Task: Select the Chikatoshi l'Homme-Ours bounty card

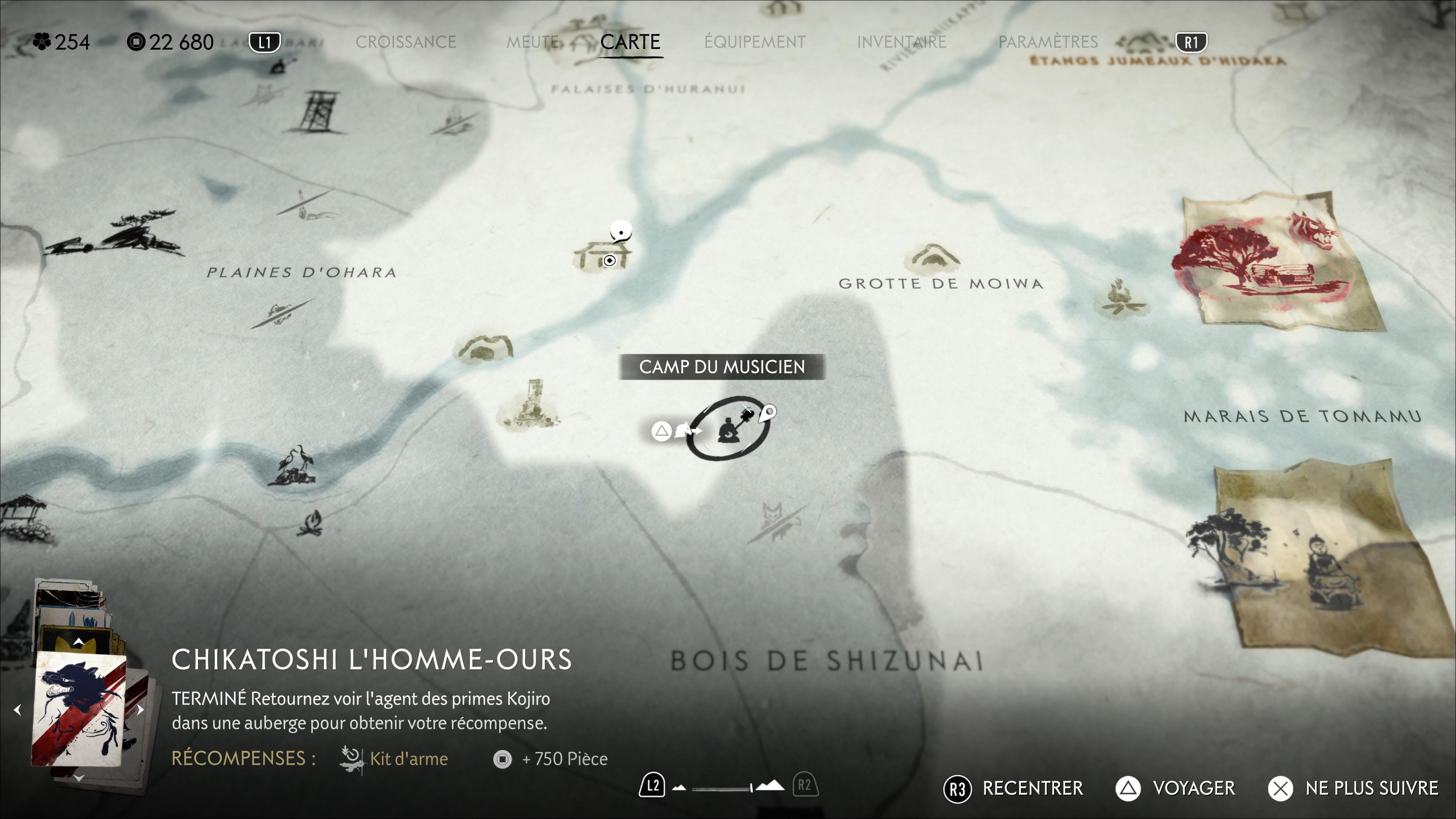Action: coord(78,709)
